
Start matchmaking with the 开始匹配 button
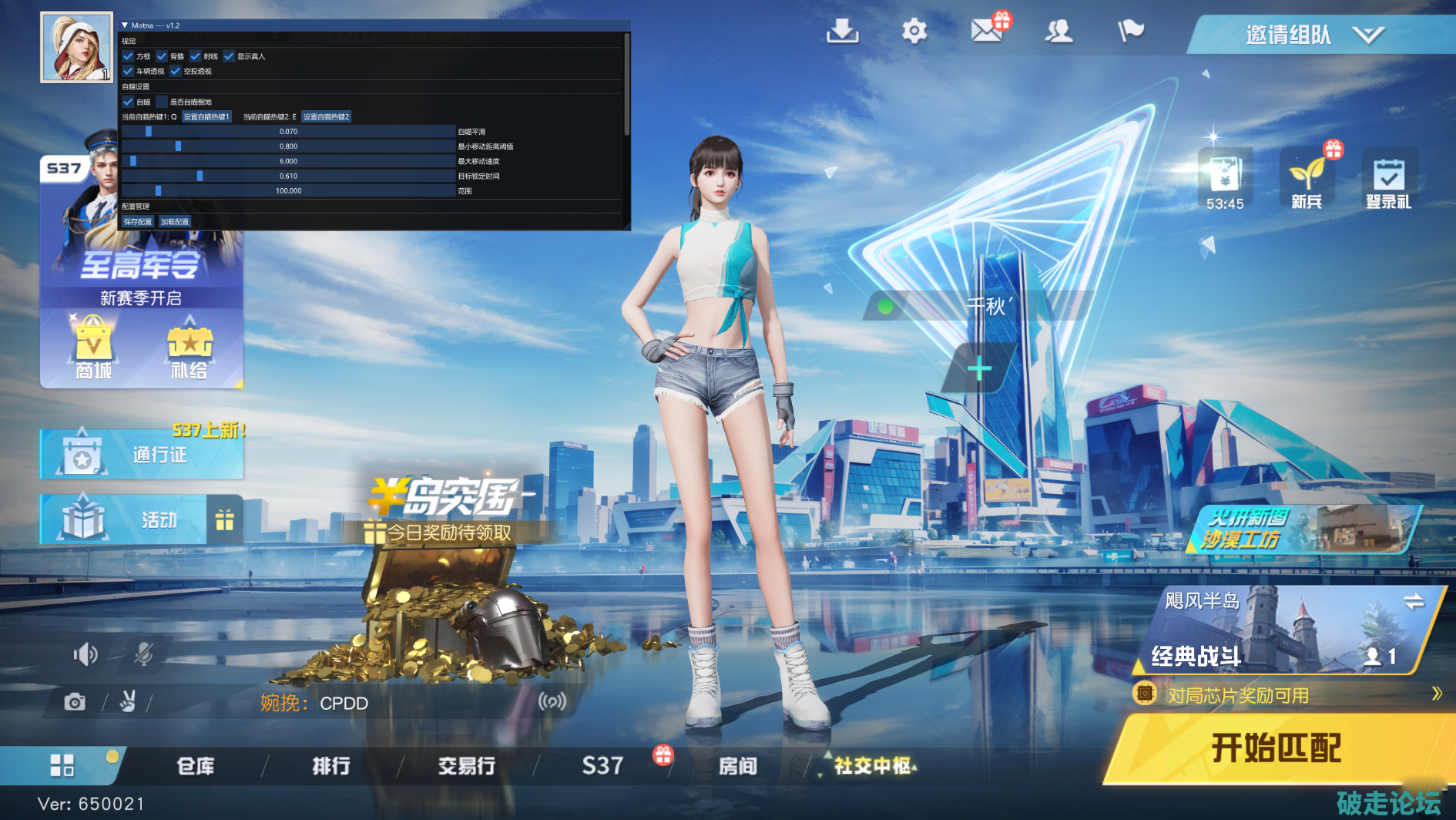1275,748
